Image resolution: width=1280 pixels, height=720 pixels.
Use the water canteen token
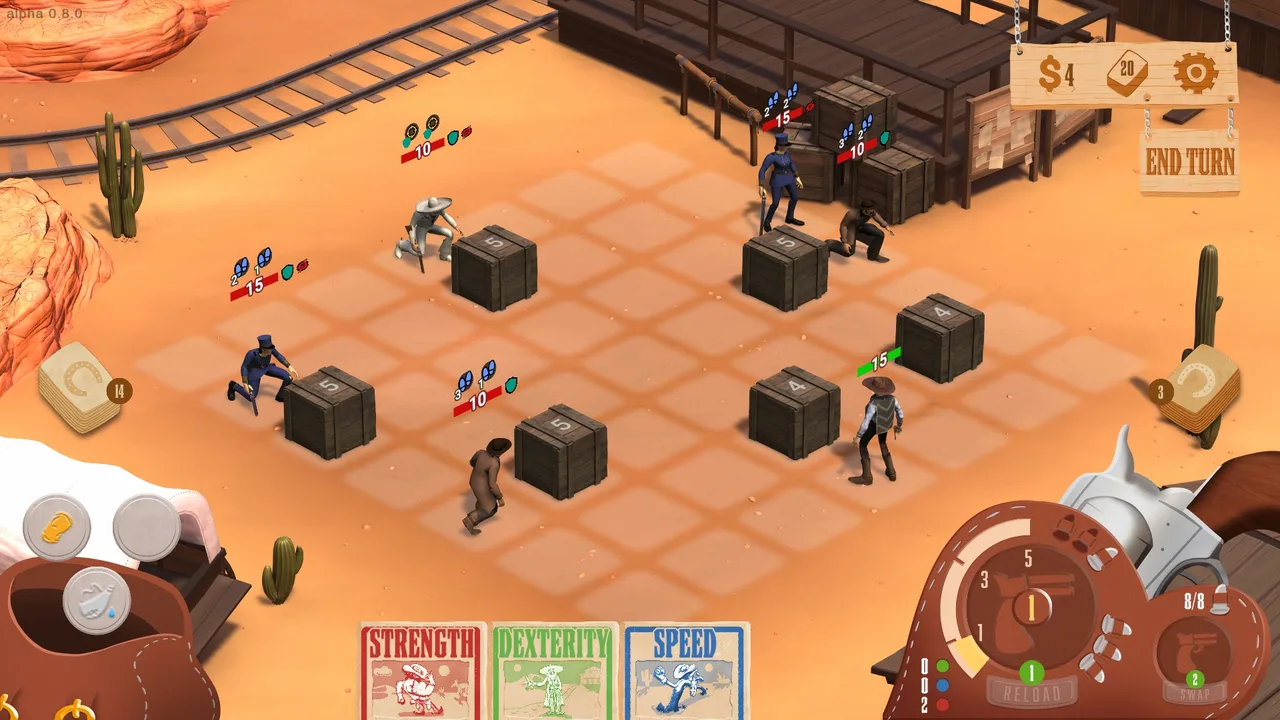pyautogui.click(x=97, y=600)
